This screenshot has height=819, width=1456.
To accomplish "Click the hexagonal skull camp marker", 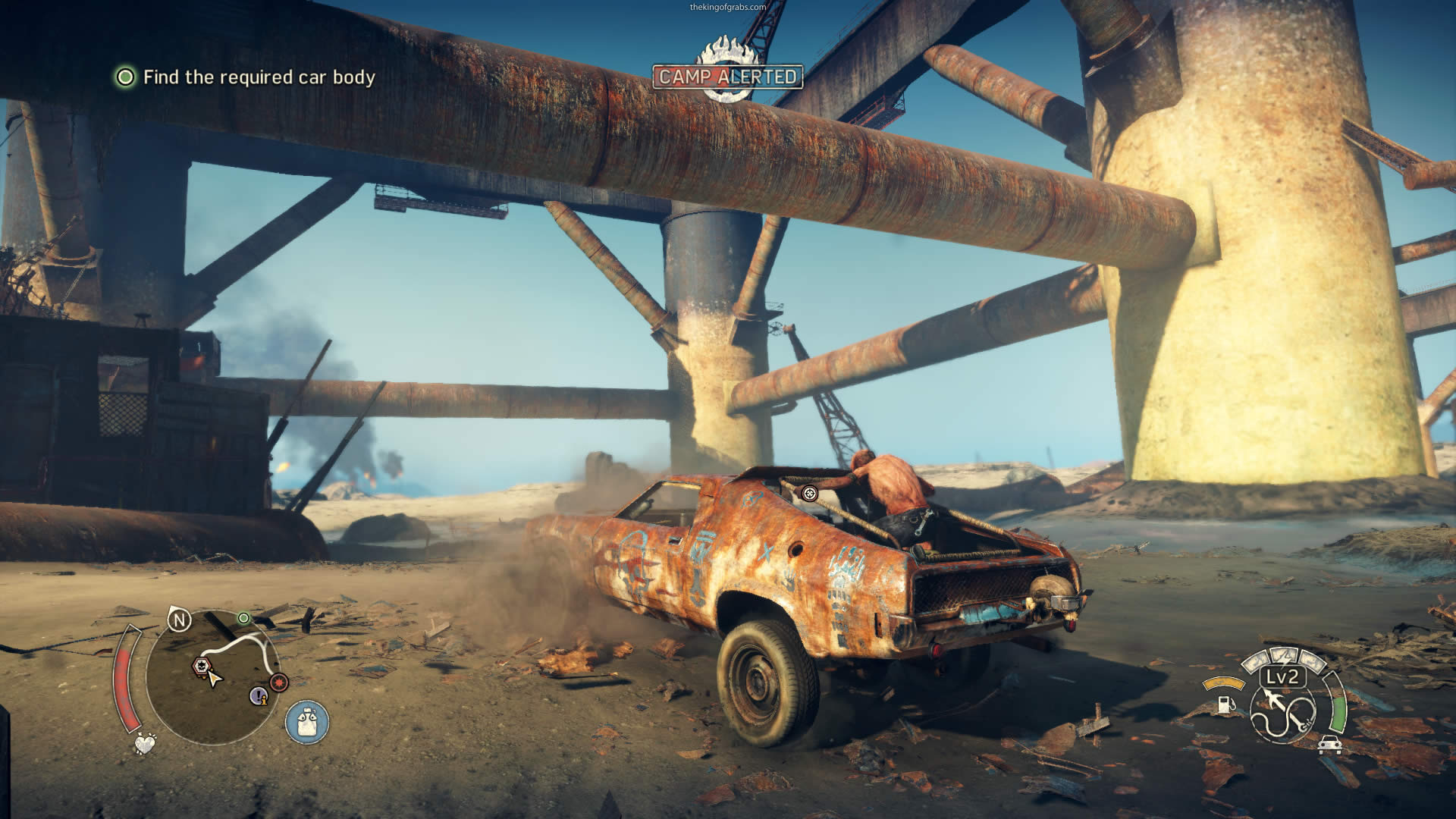I will tap(200, 666).
